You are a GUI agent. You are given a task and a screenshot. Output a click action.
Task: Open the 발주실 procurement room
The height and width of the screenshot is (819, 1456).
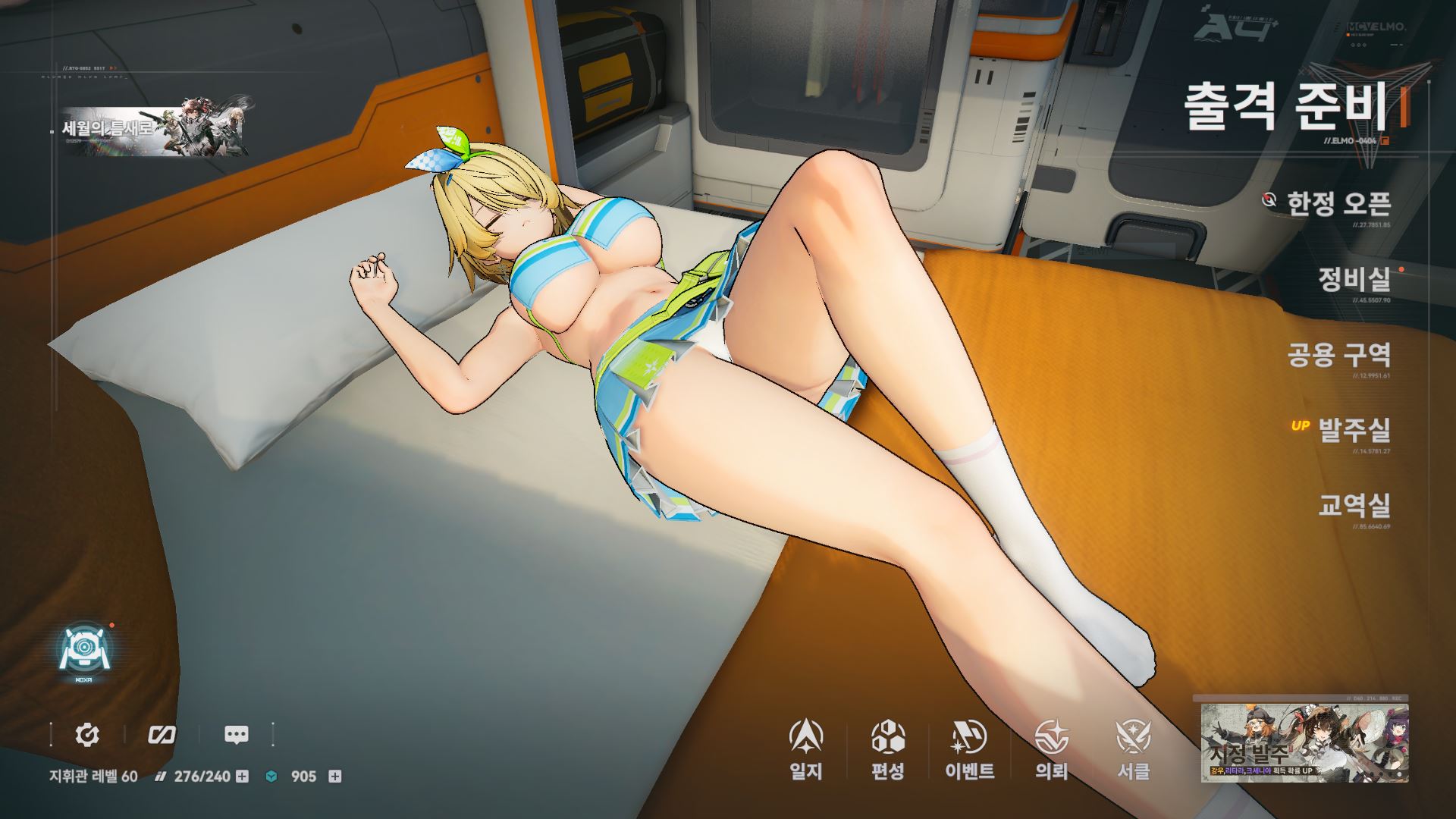pyautogui.click(x=1354, y=430)
